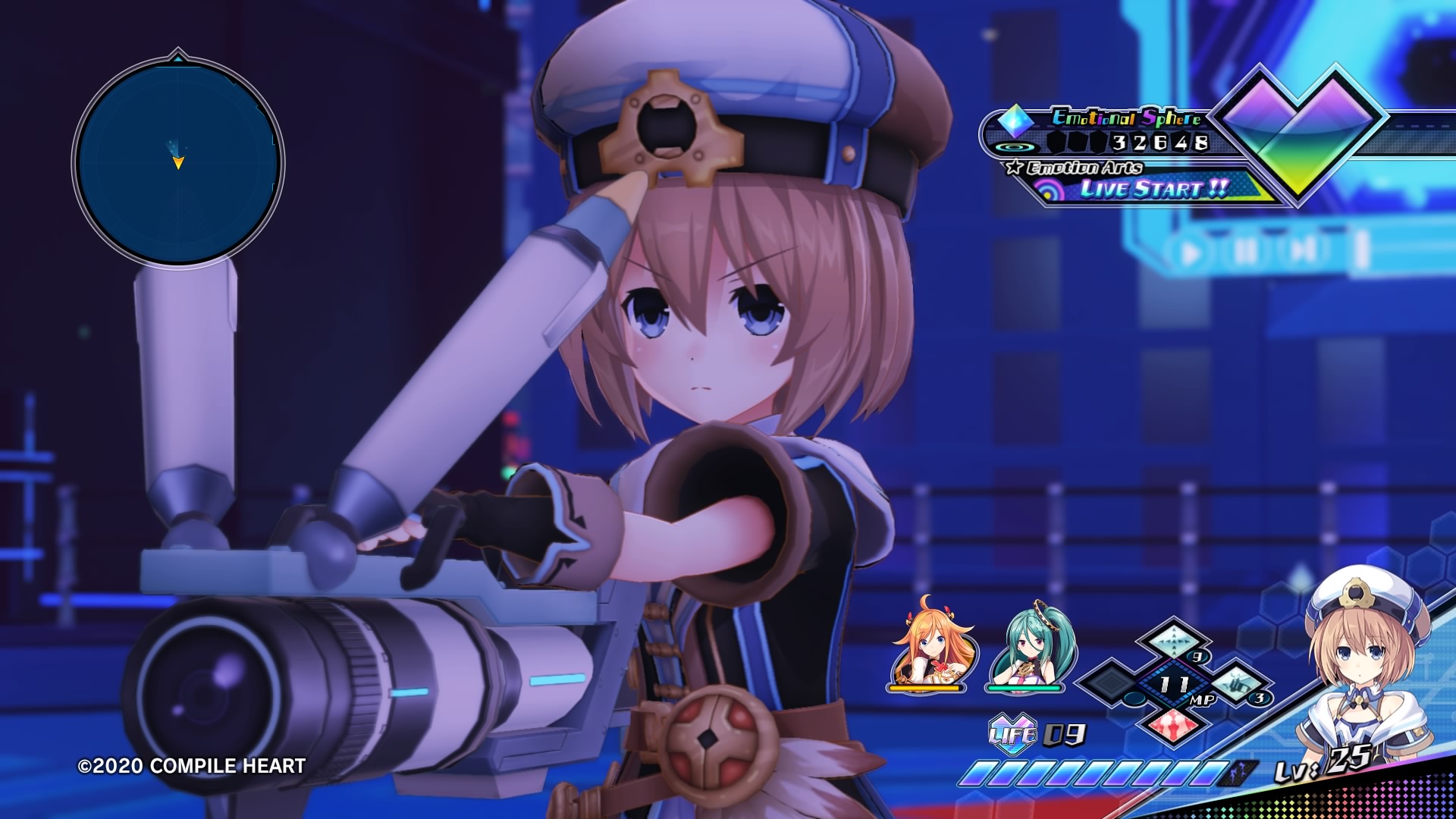The image size is (1456, 819).
Task: Activate the Live Start Emotion Arts banner
Action: 1153,188
